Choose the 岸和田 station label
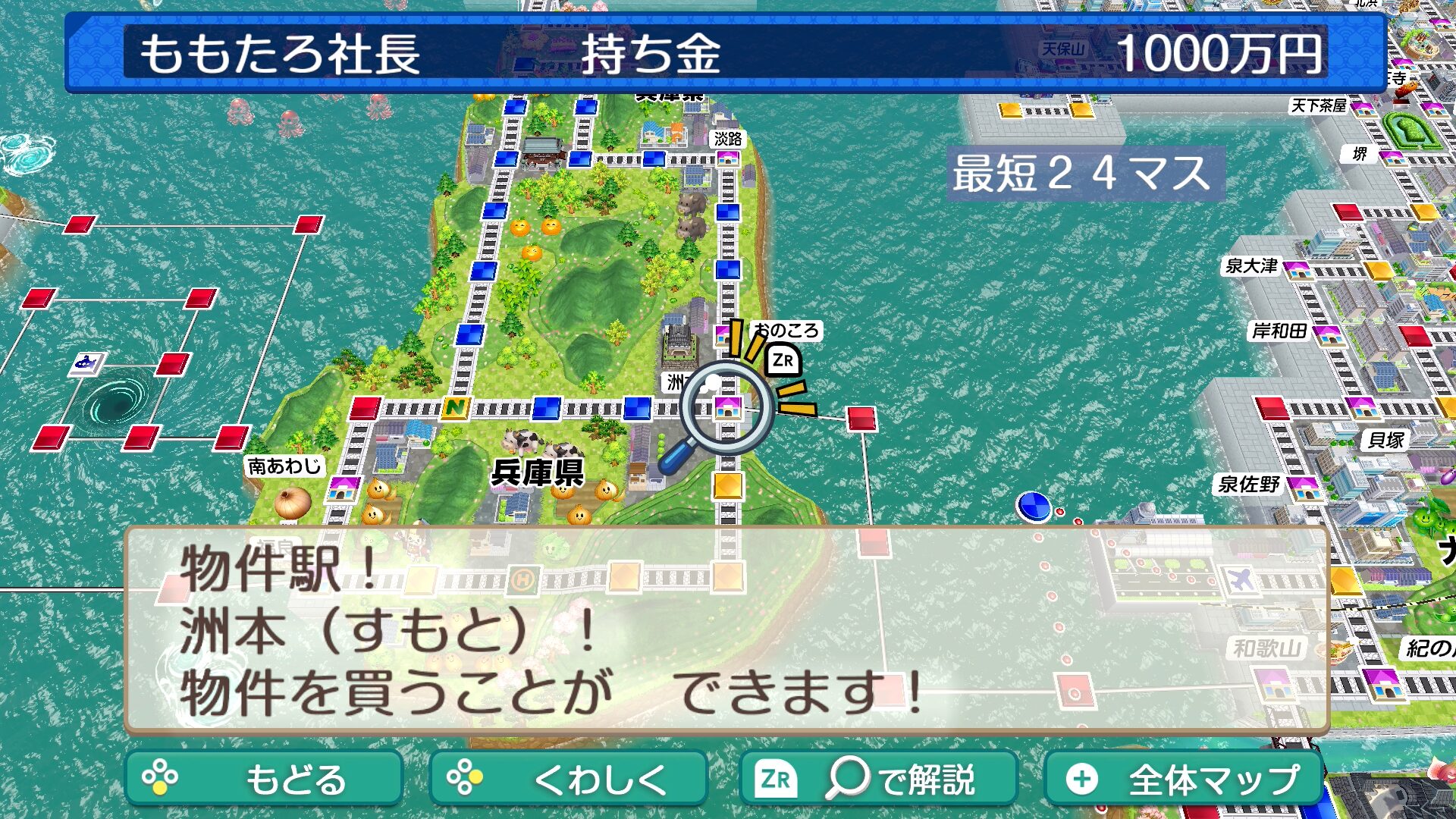The width and height of the screenshot is (1456, 819). click(x=1279, y=331)
